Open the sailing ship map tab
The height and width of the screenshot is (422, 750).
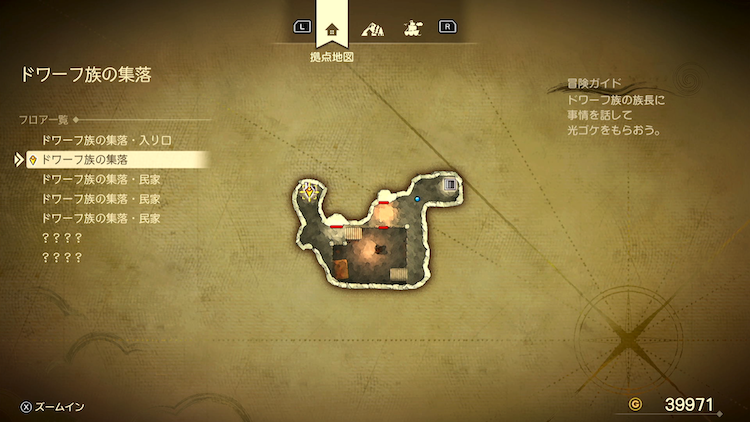[410, 28]
